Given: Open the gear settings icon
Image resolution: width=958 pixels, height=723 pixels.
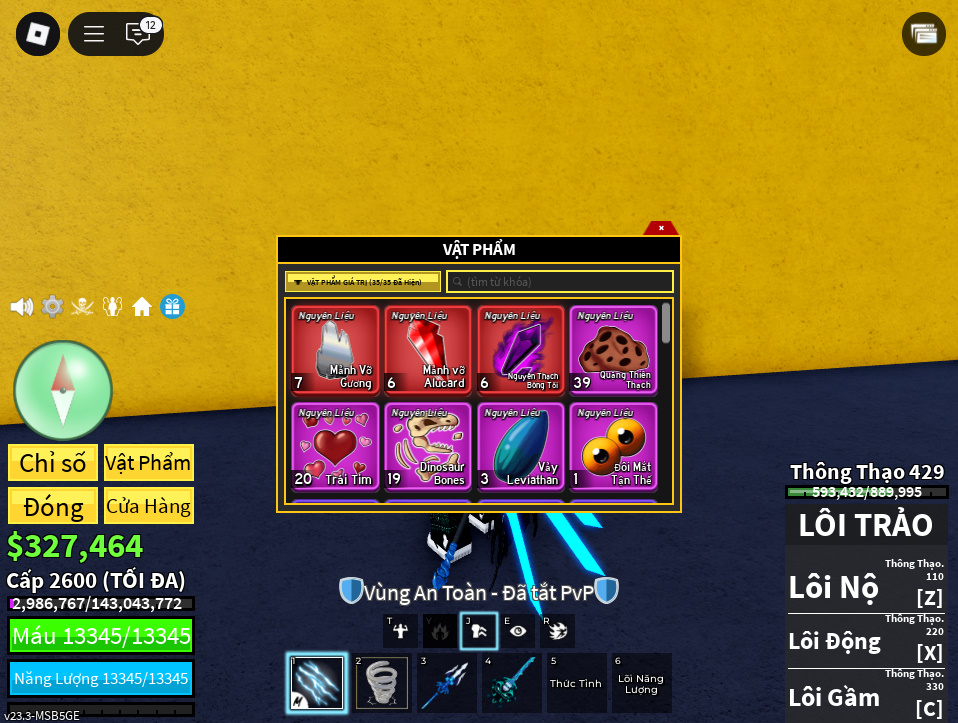Looking at the screenshot, I should tap(52, 307).
